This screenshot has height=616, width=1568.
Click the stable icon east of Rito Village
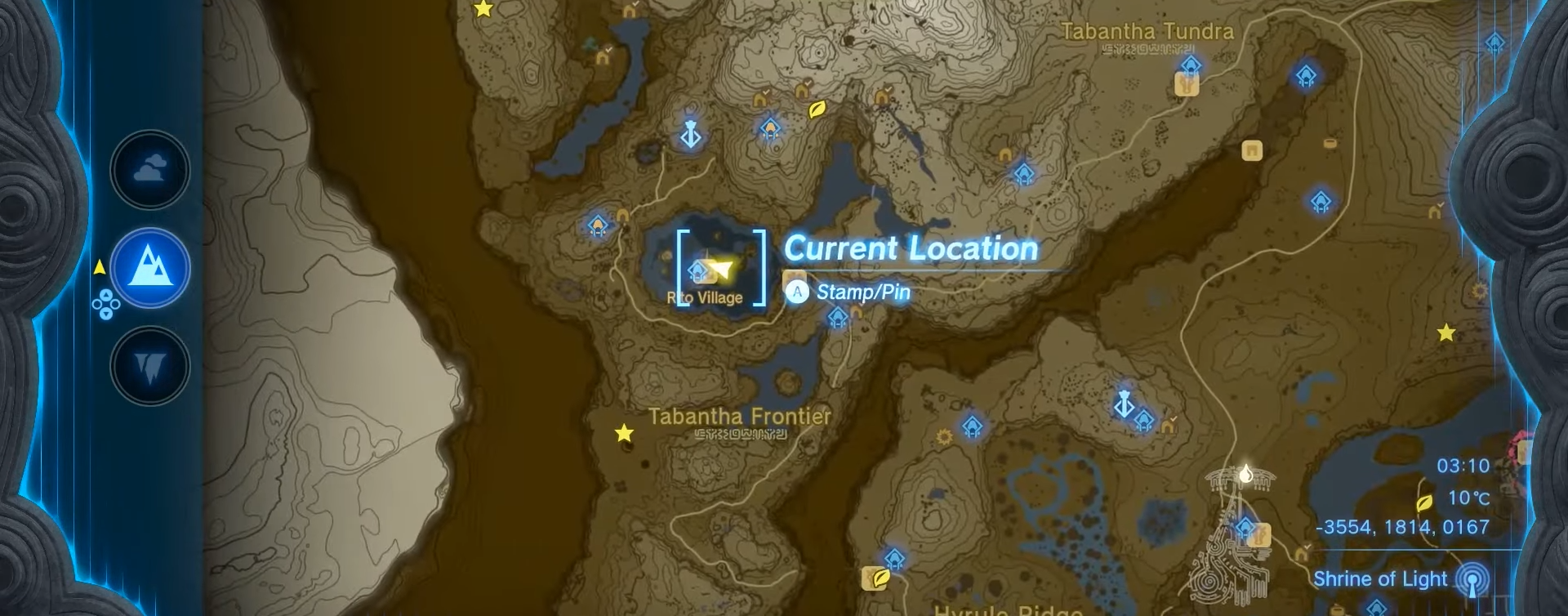coord(1187,84)
